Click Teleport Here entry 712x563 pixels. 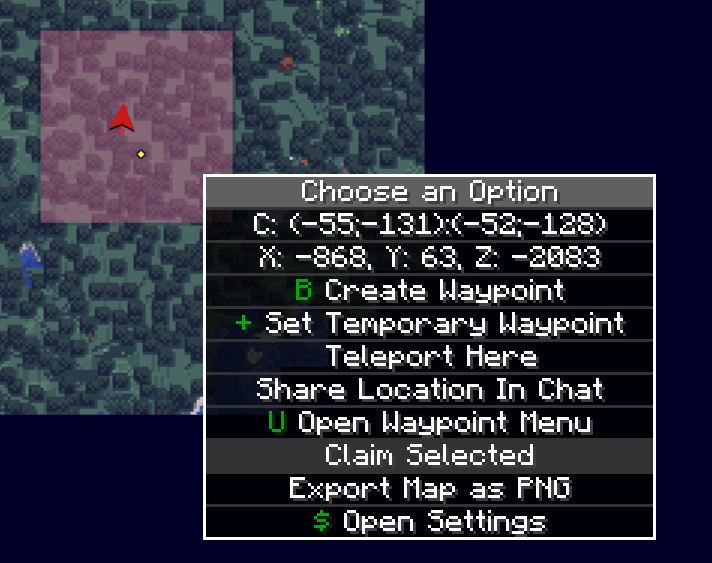tap(430, 357)
